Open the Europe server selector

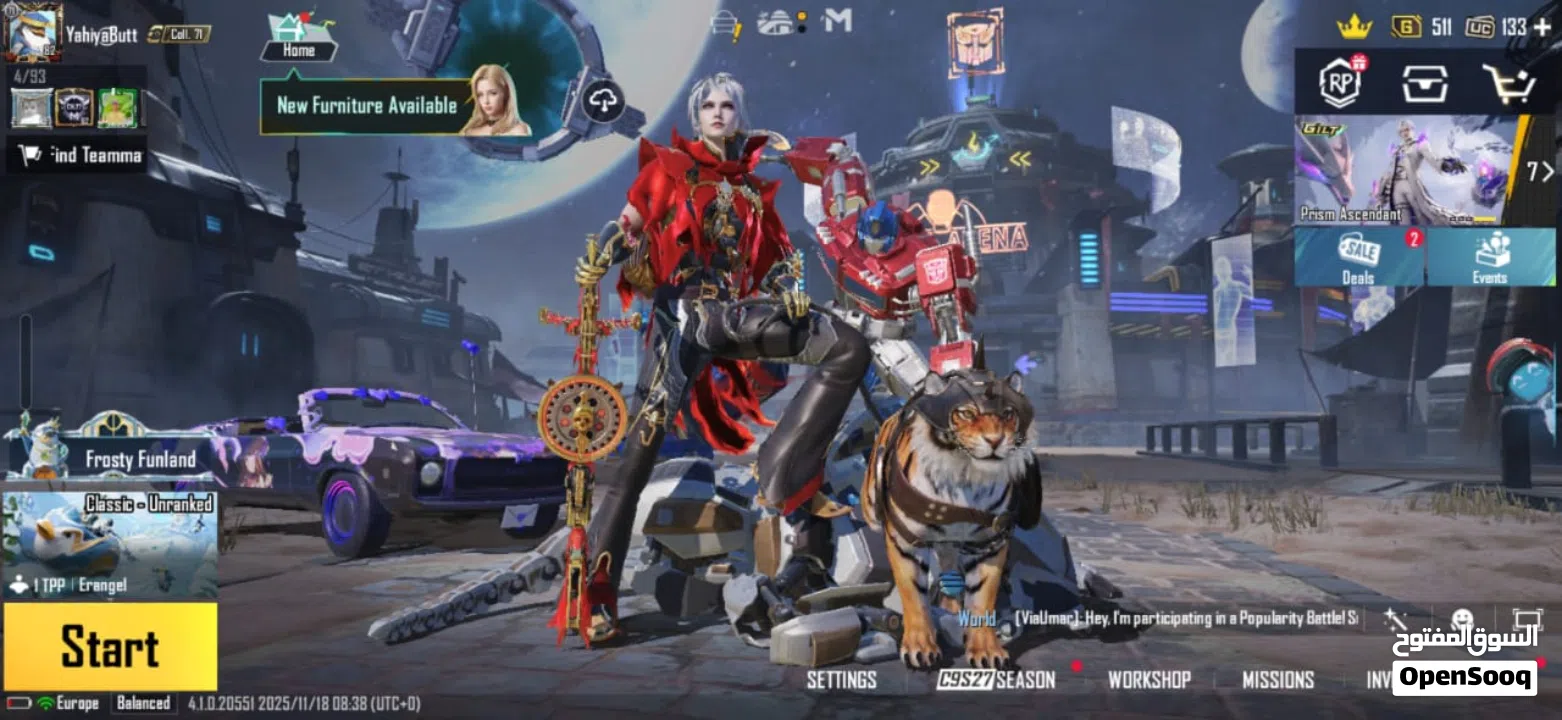pyautogui.click(x=77, y=703)
